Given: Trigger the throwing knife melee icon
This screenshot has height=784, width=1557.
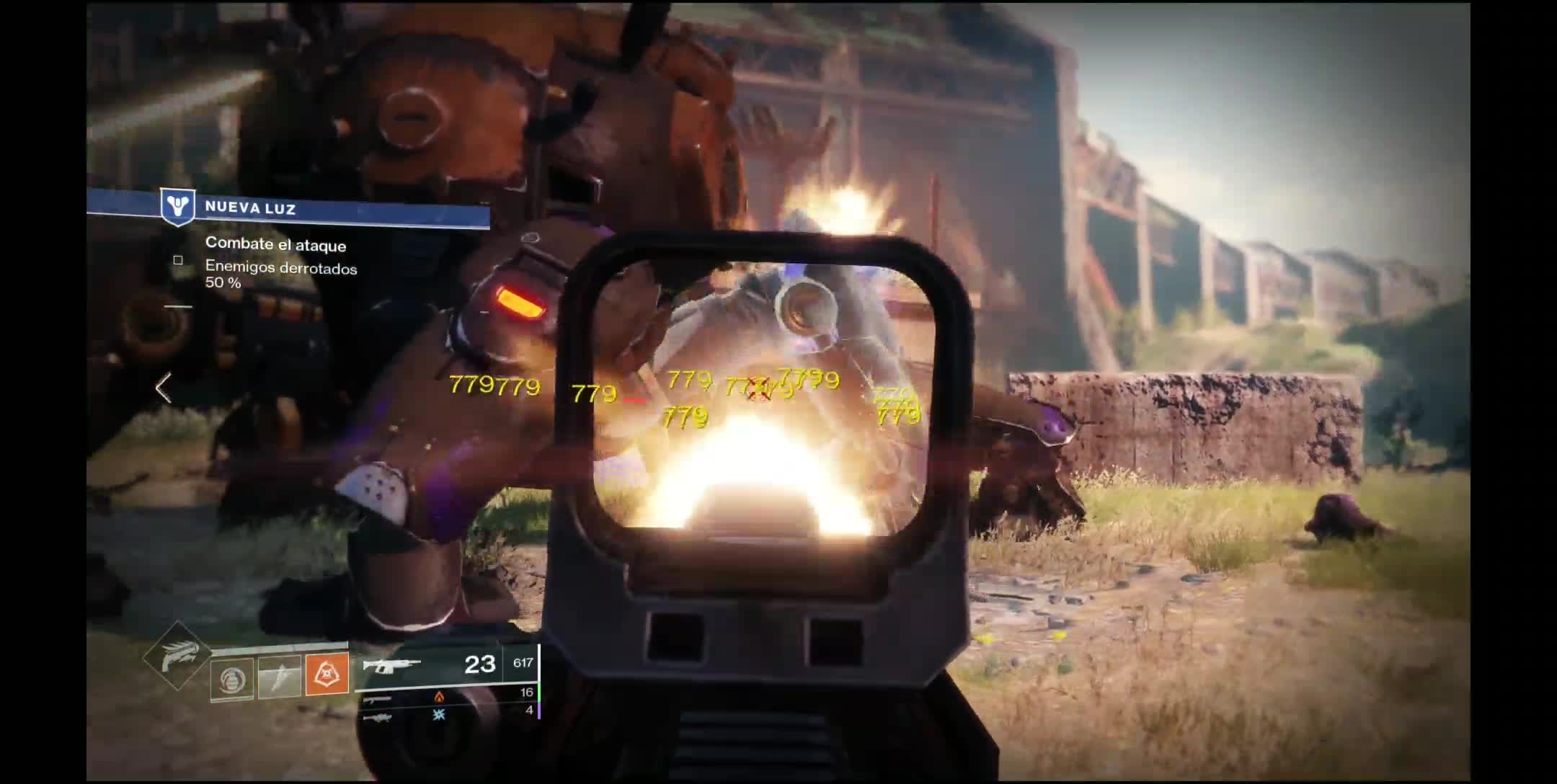Looking at the screenshot, I should pos(279,677).
